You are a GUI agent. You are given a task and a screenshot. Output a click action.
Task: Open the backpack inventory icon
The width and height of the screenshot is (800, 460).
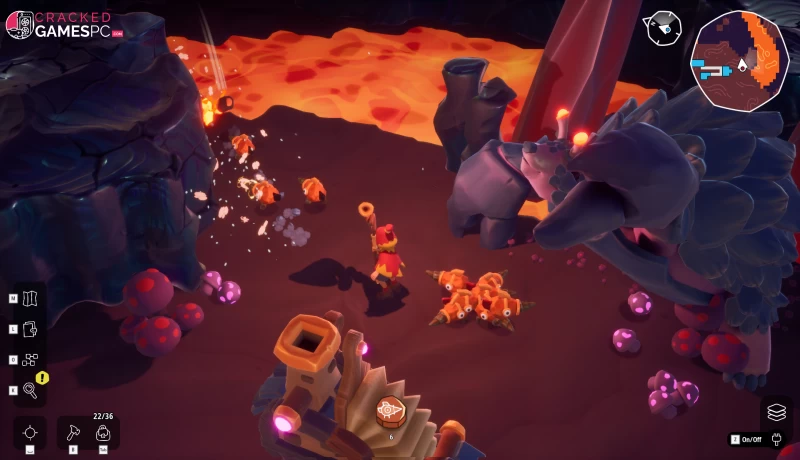102,433
